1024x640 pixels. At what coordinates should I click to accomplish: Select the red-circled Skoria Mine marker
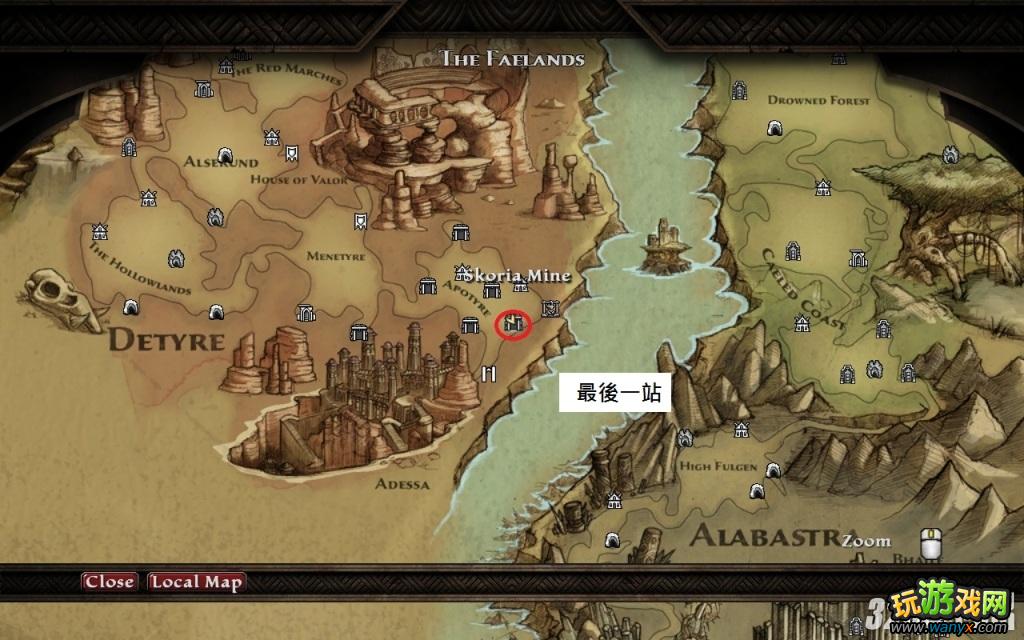tap(514, 323)
